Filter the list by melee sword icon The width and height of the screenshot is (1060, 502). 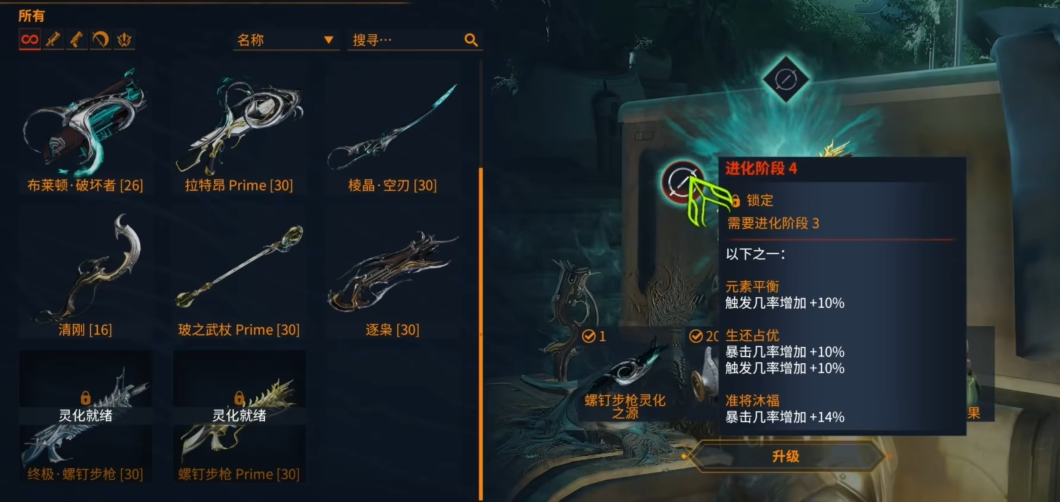point(53,40)
